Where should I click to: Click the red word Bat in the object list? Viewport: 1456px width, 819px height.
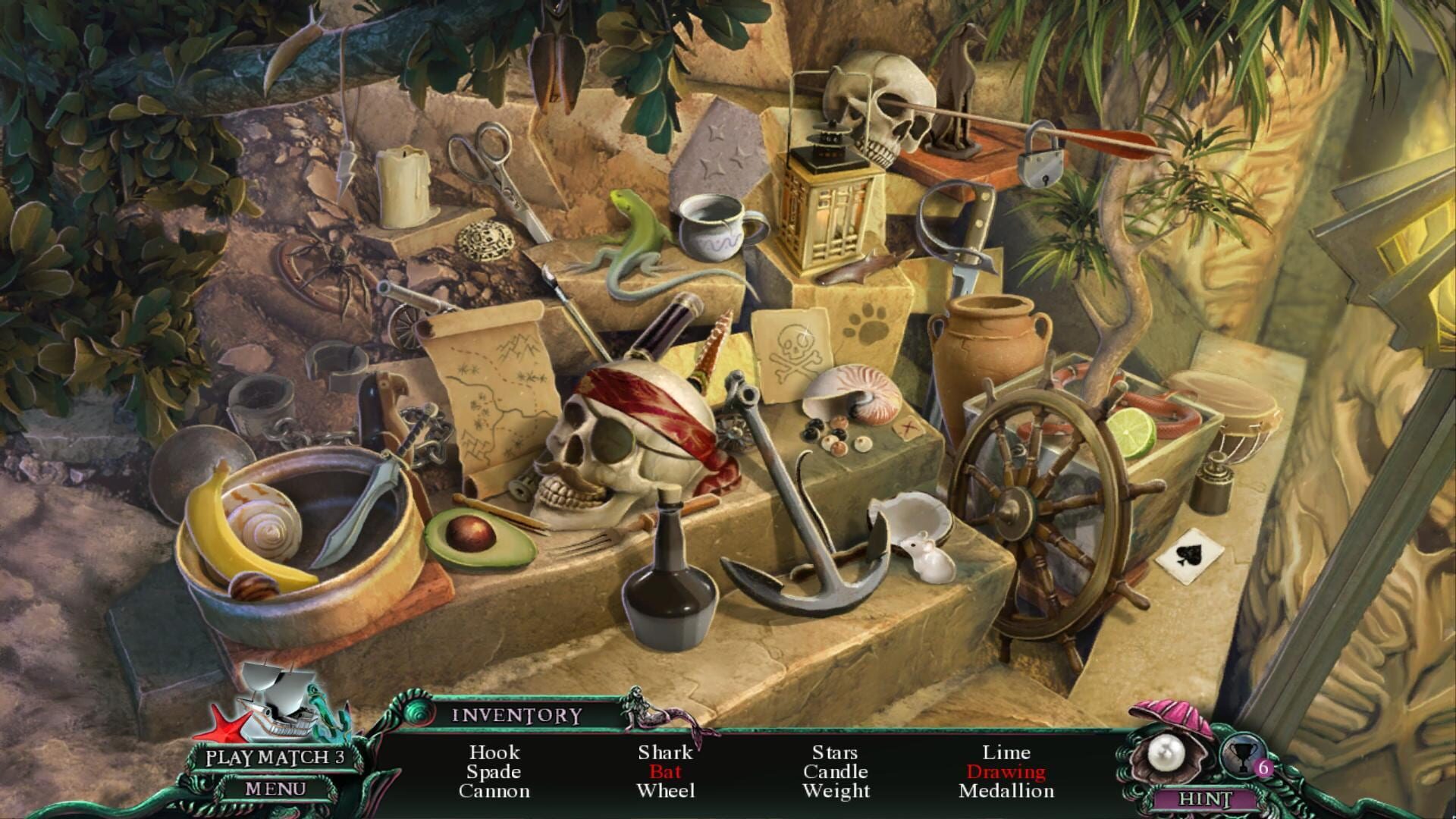click(x=665, y=772)
